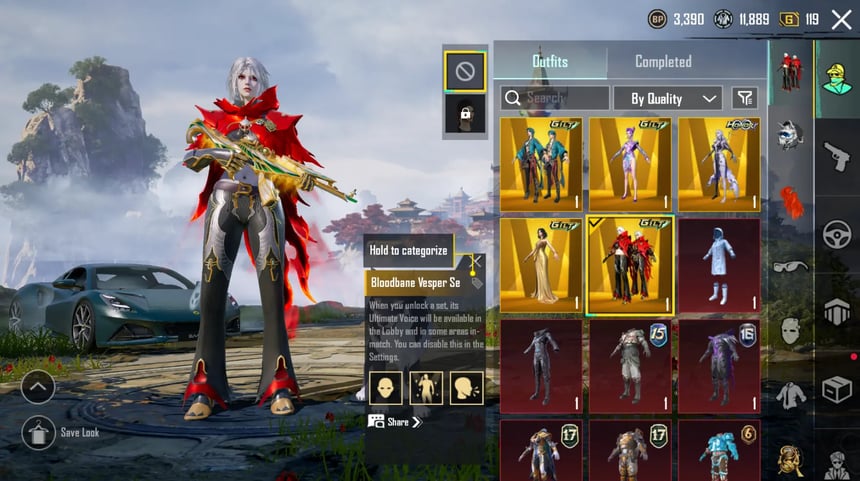Screen dimensions: 860x481
Task: Open the crate box category
Action: click(x=836, y=390)
